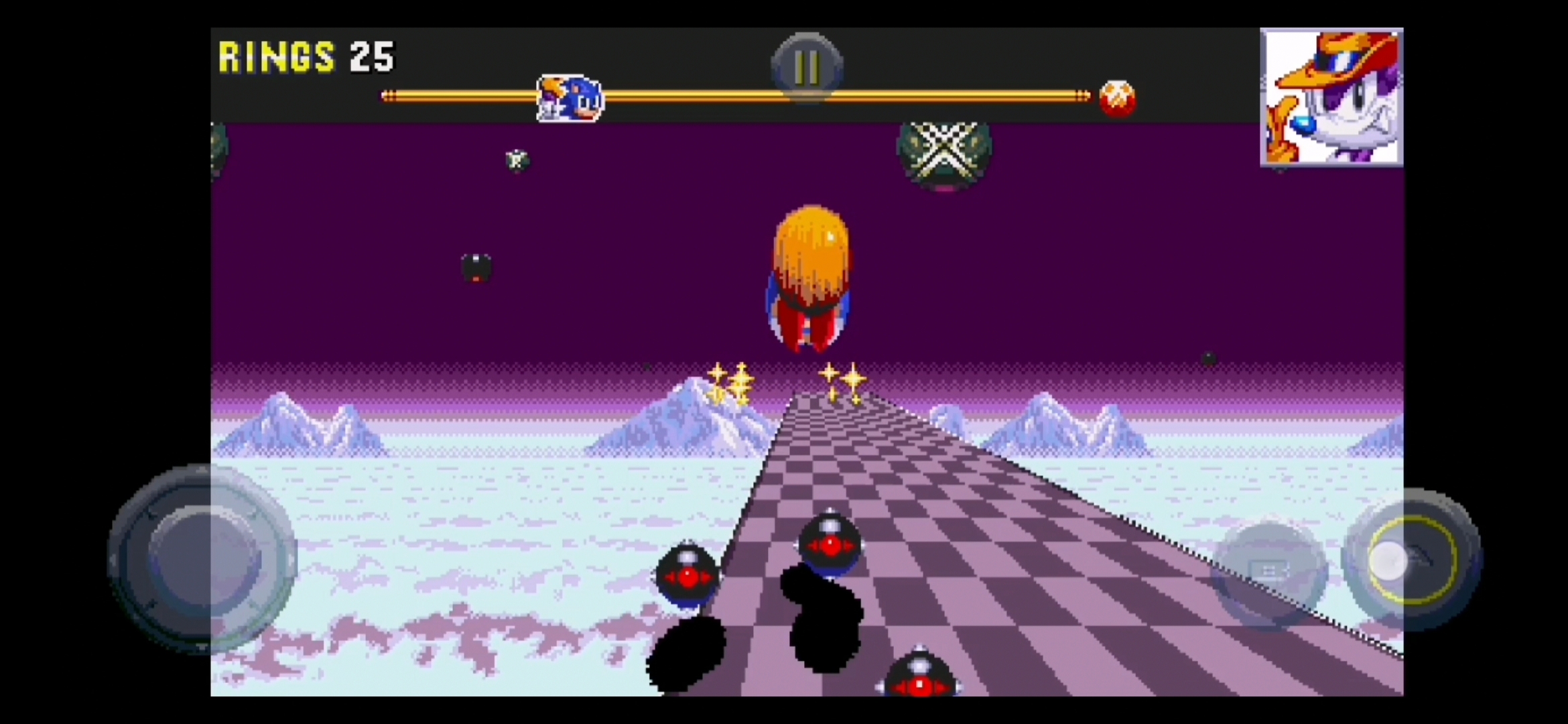Pause the game with the pause button
This screenshot has width=1568, height=724.
coord(807,67)
